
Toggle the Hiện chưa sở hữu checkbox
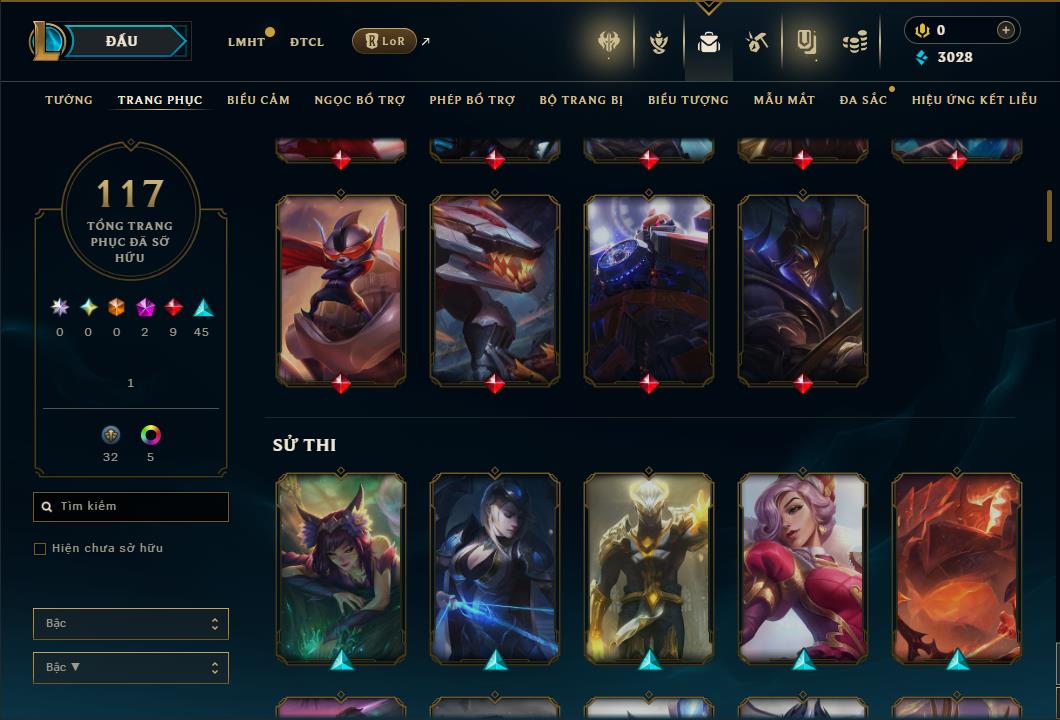[40, 549]
